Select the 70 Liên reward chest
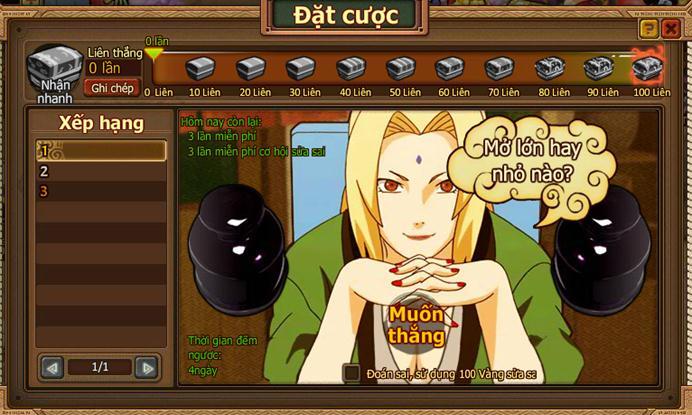Viewport: 692px width, 415px height. tap(499, 69)
